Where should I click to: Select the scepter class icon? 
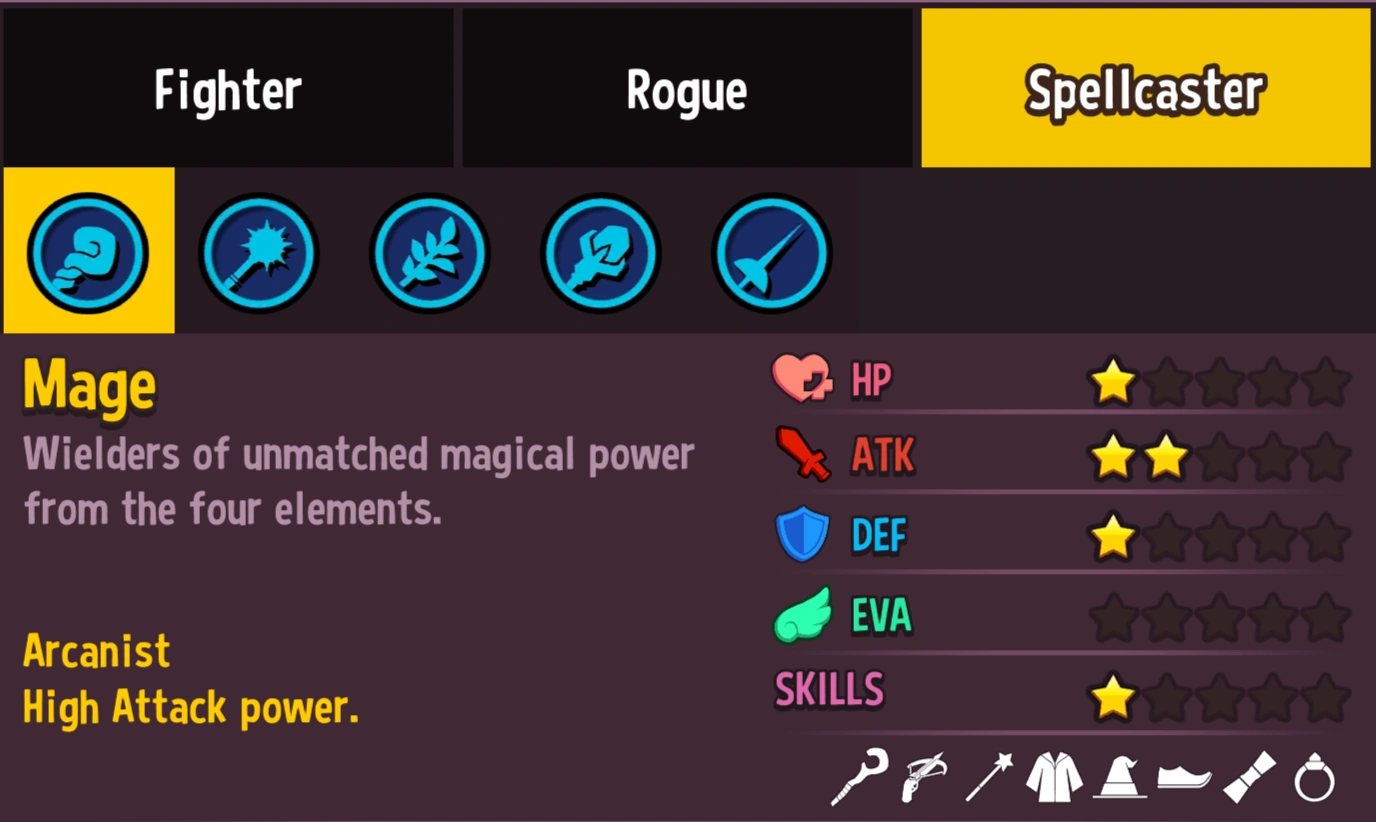click(600, 253)
